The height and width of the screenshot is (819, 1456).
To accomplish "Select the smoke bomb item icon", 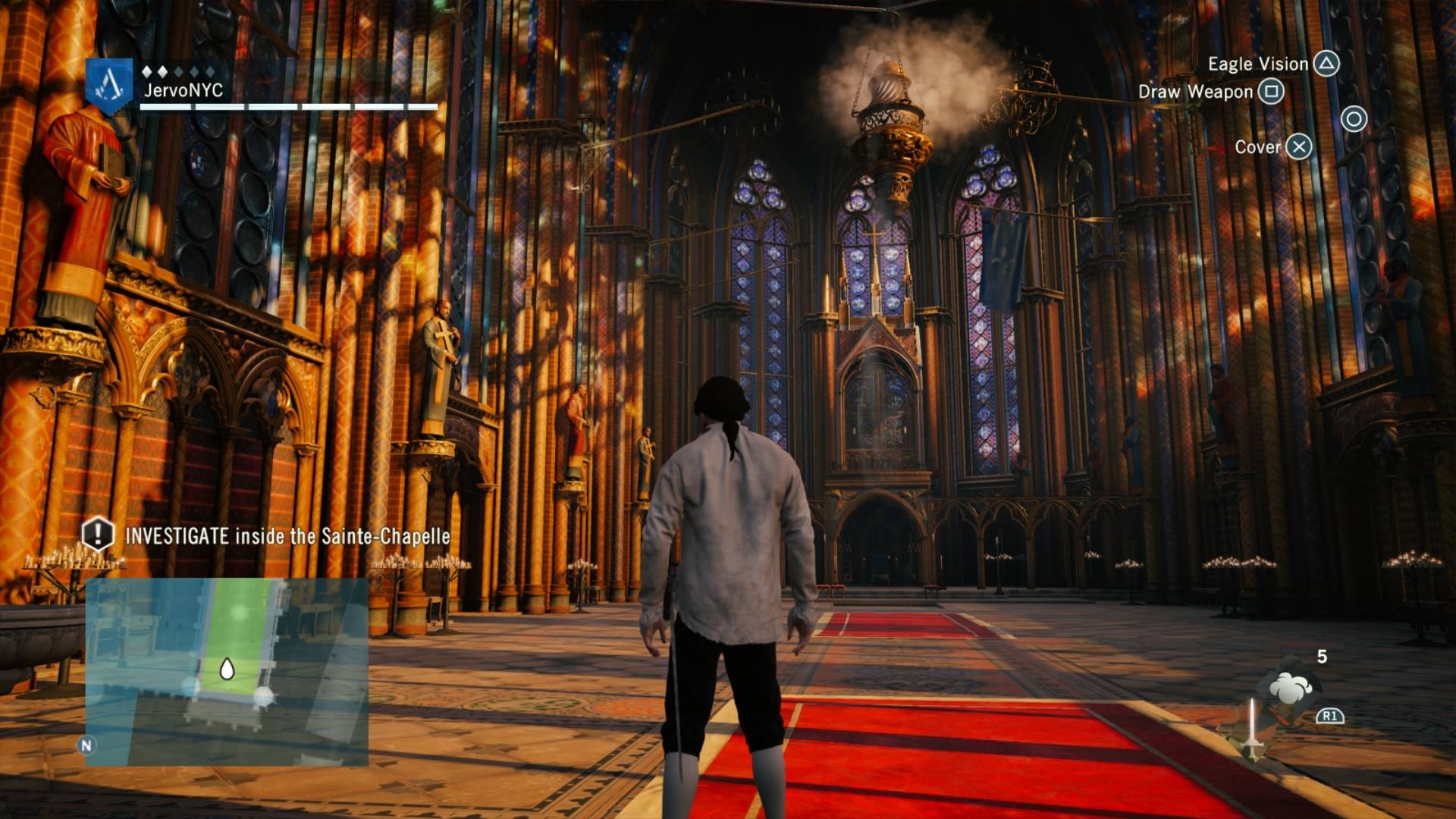I will [1291, 687].
